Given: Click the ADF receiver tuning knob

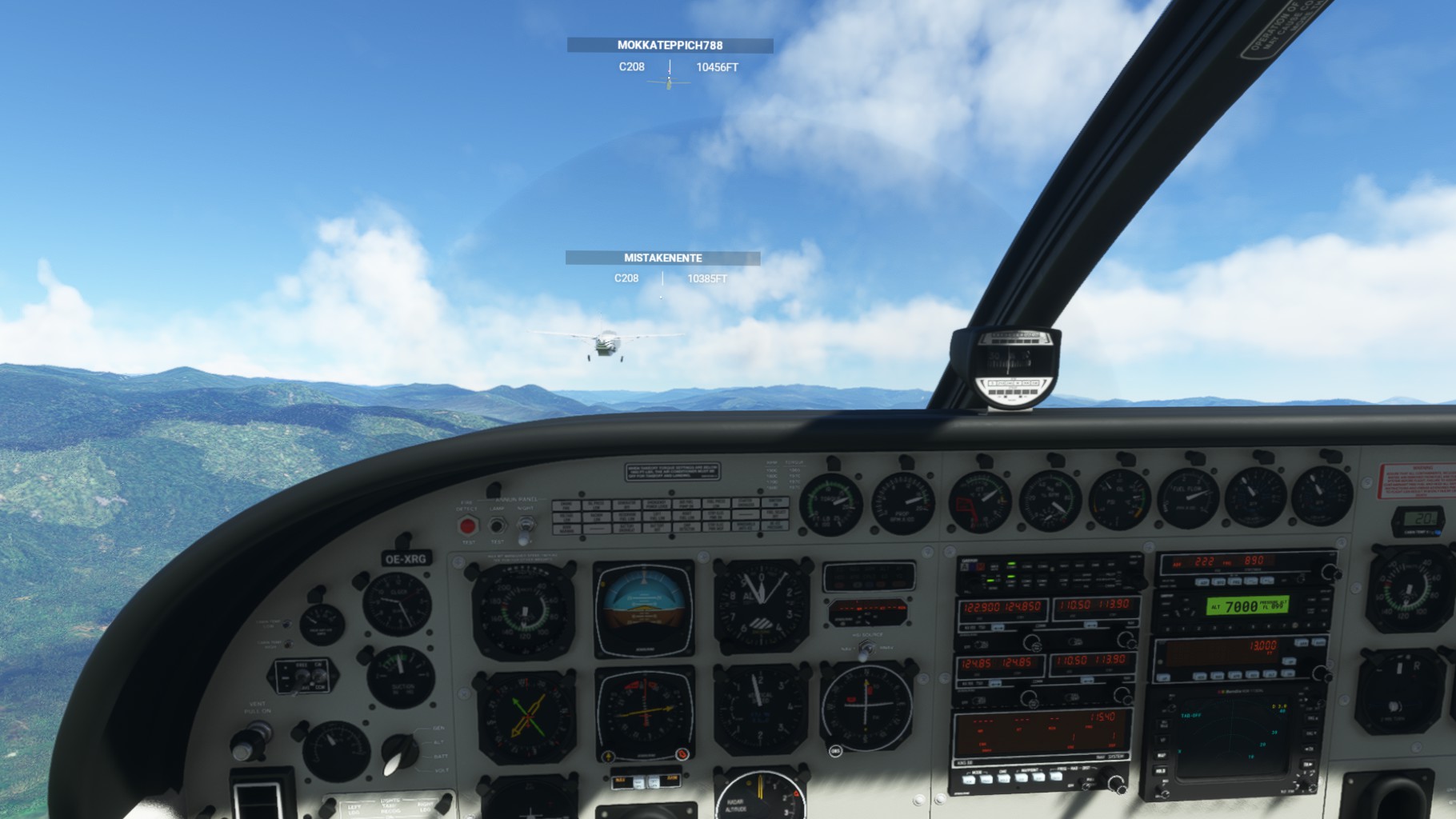Looking at the screenshot, I should [x=1330, y=572].
